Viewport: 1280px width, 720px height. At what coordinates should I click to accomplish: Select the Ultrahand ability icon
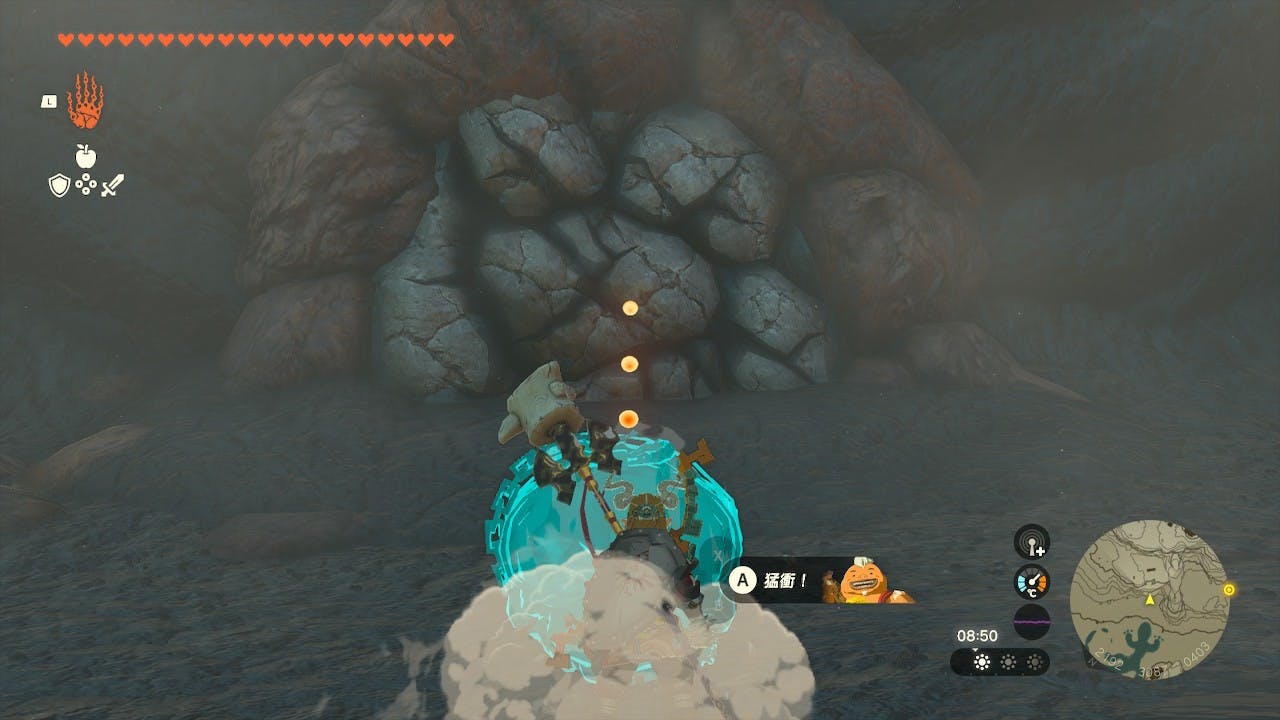click(85, 101)
